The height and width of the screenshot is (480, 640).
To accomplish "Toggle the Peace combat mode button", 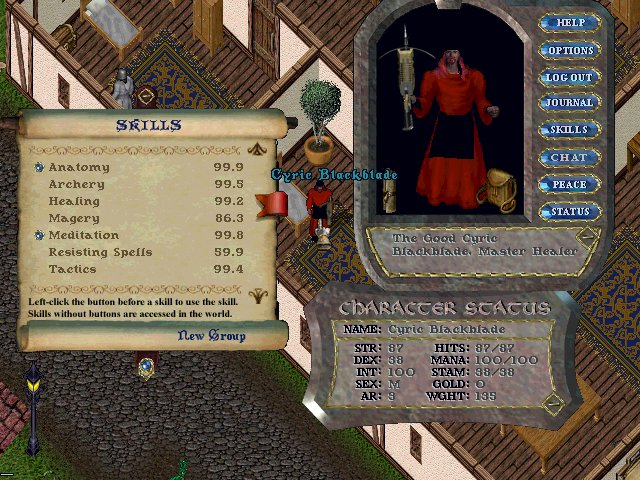I will pyautogui.click(x=570, y=185).
